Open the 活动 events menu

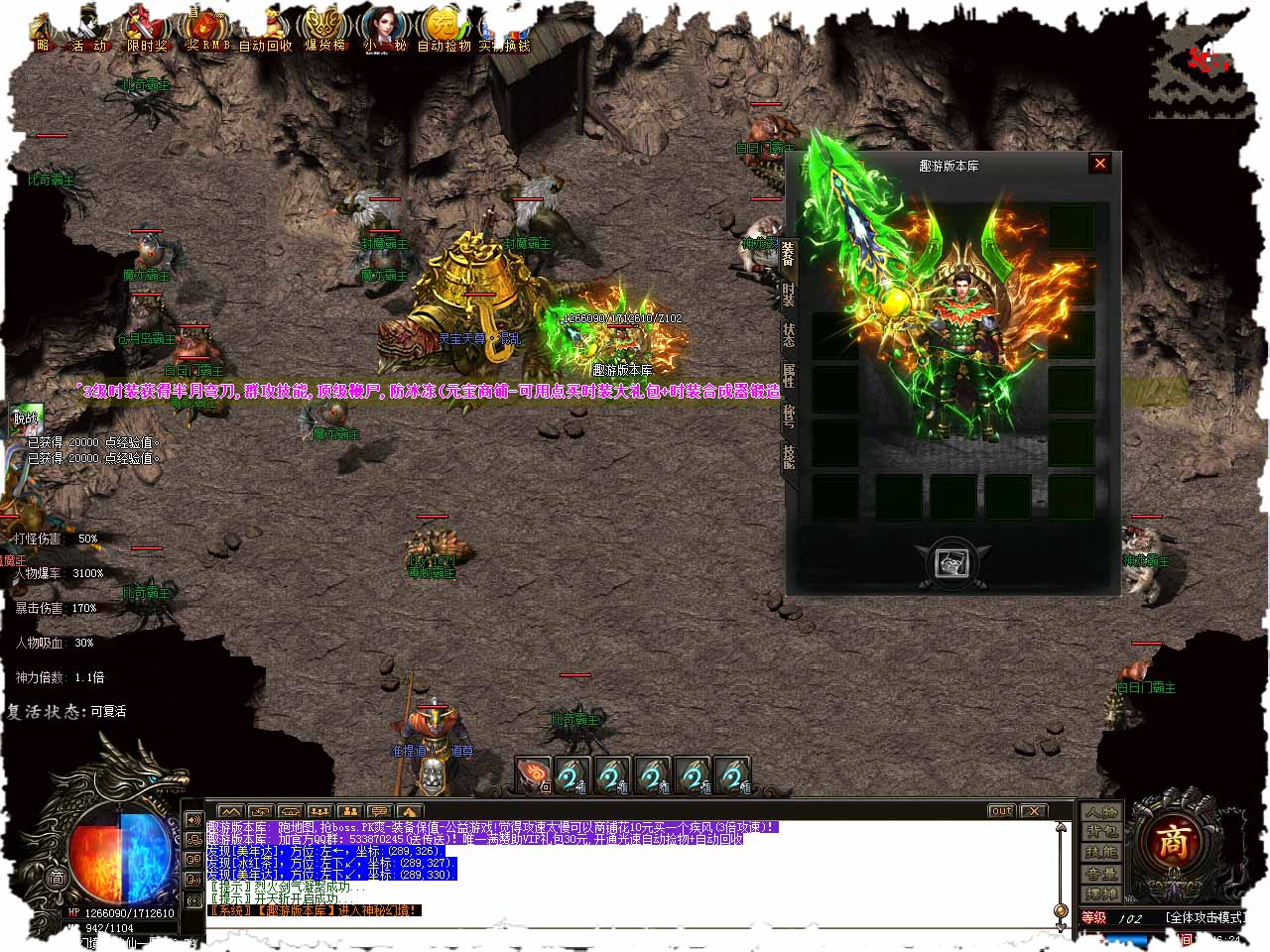[x=87, y=30]
